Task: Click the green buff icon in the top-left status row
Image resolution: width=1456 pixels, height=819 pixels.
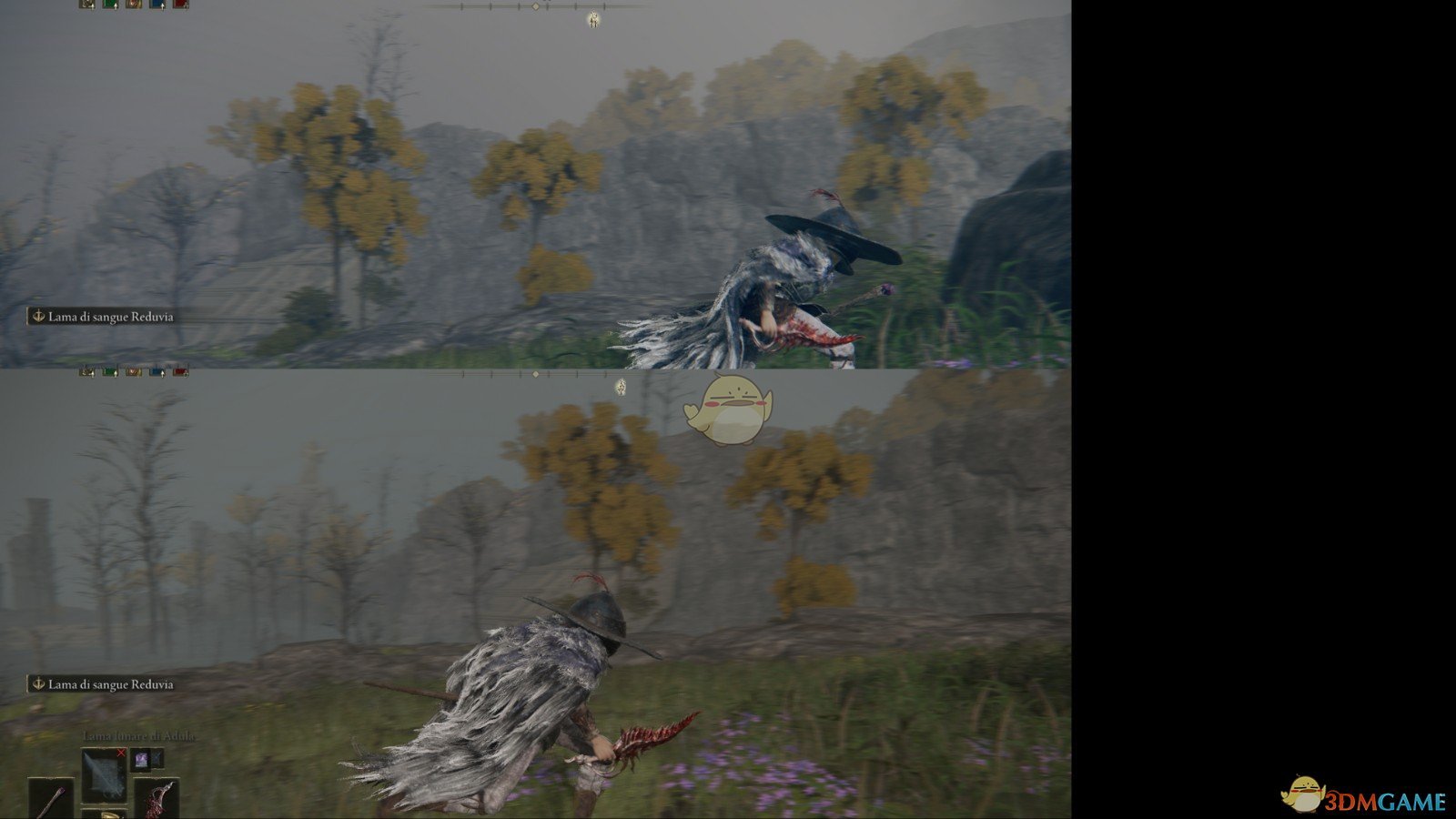Action: (109, 5)
